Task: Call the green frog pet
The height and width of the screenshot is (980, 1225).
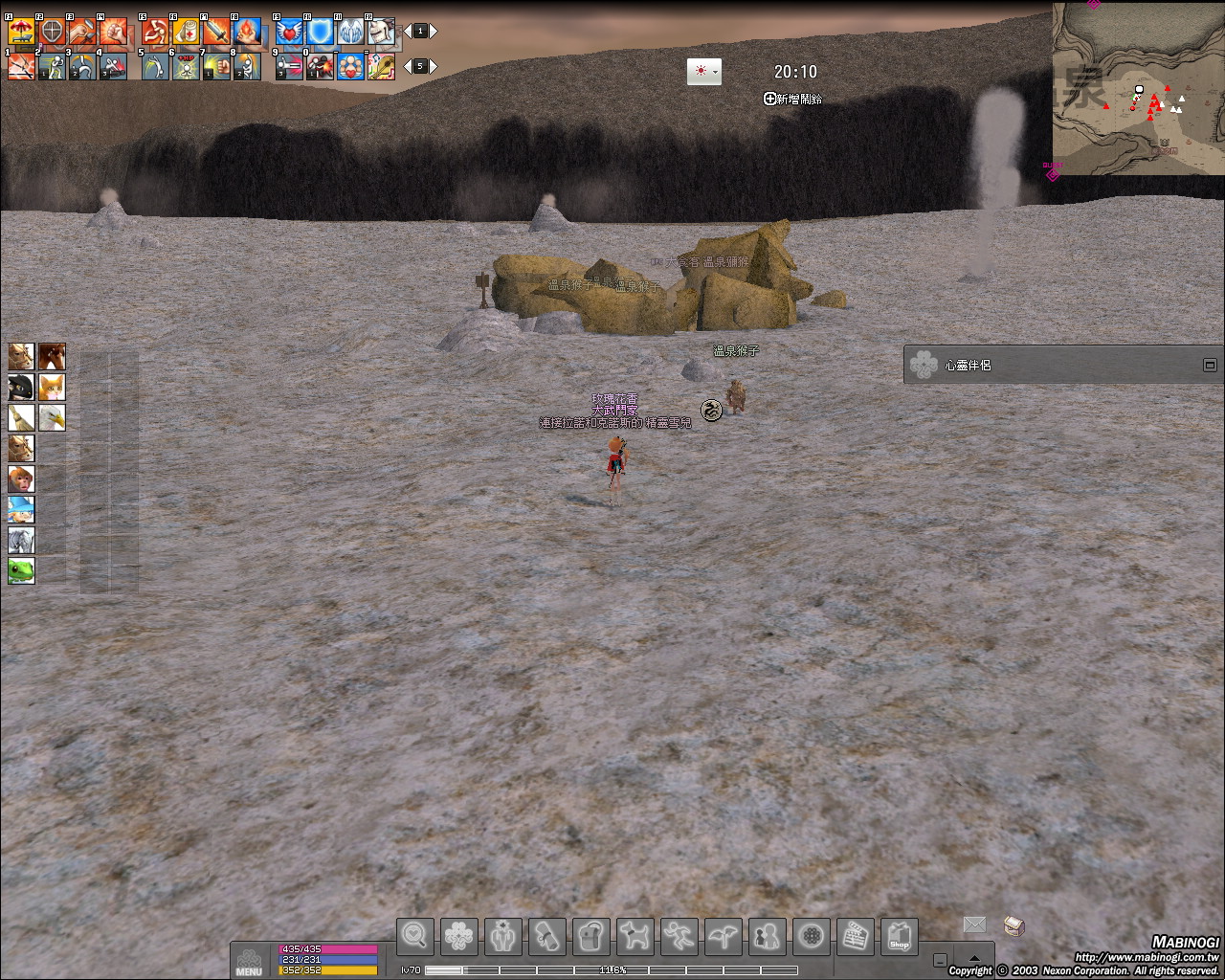Action: pos(21,571)
